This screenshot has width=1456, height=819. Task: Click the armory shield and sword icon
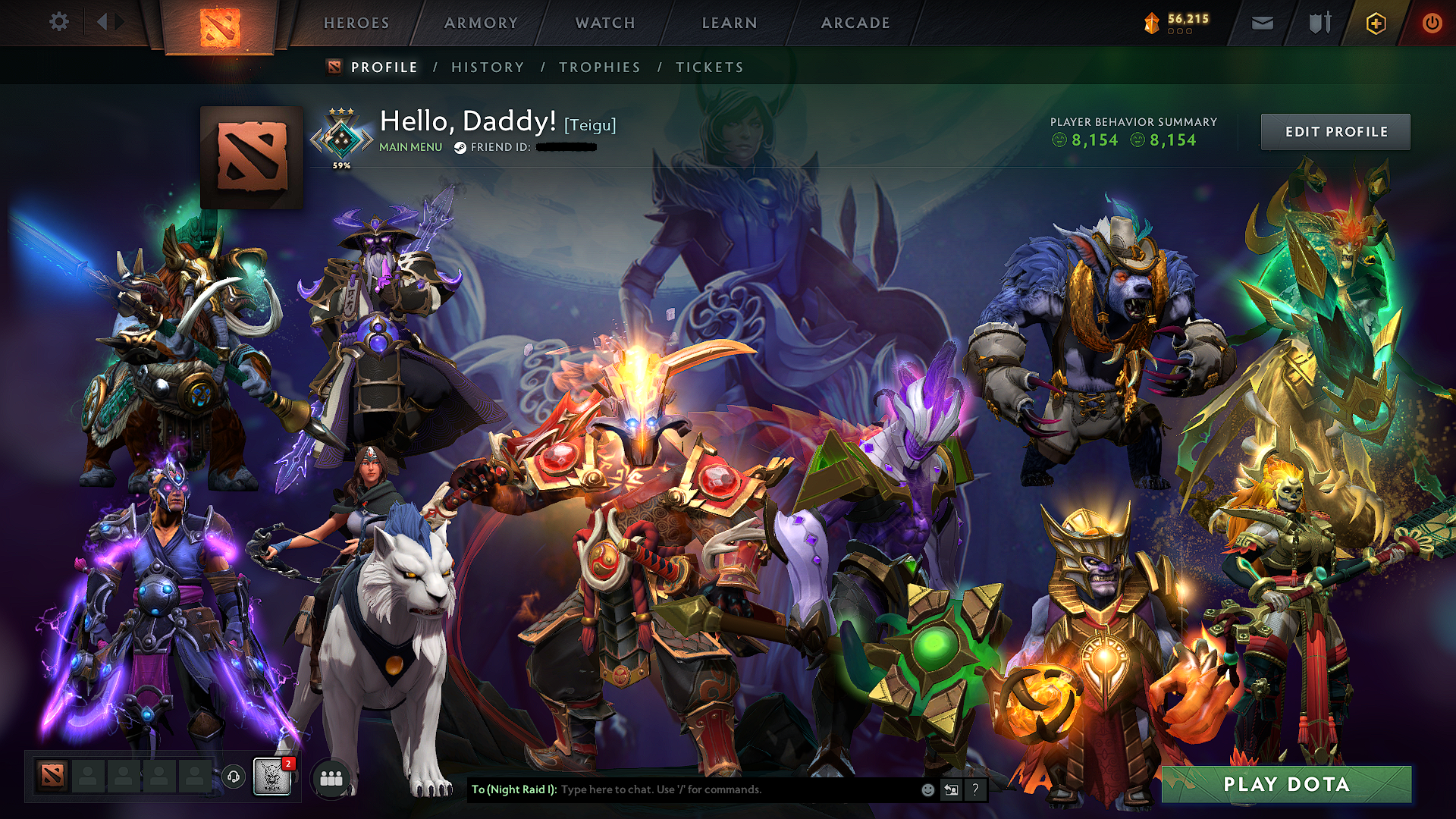(x=1318, y=23)
